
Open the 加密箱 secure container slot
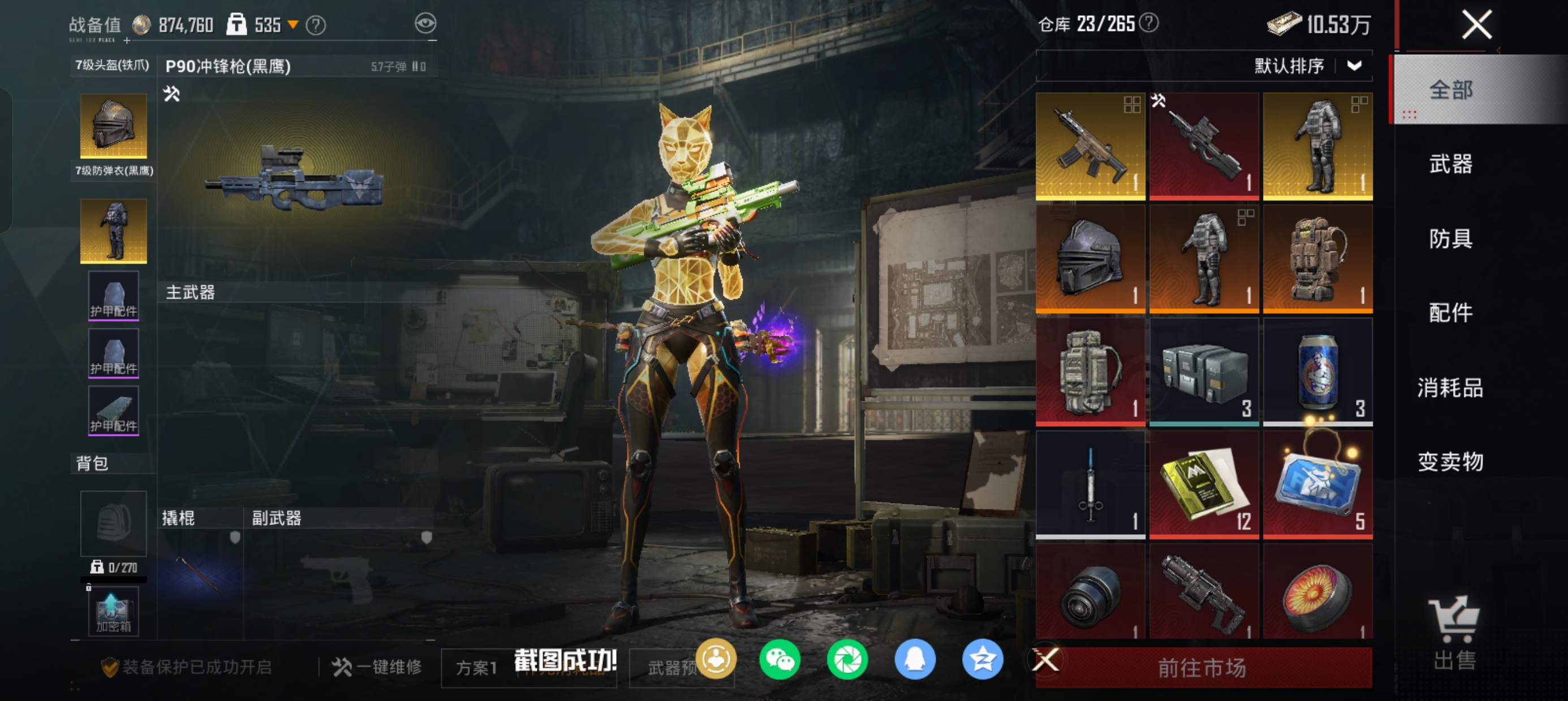click(113, 611)
